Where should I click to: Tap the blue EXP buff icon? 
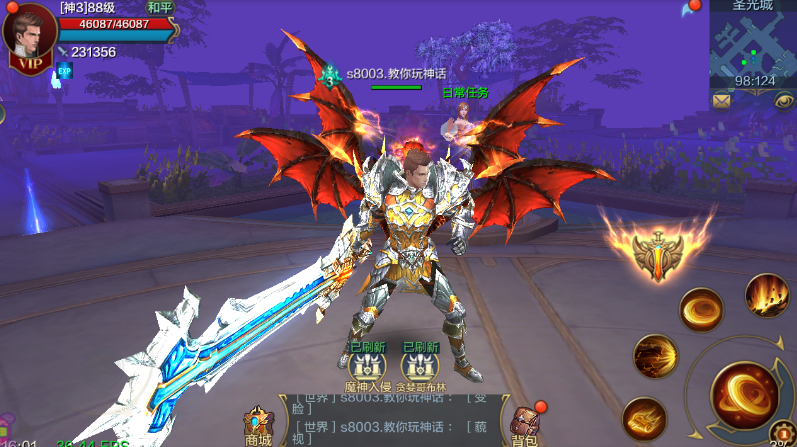pyautogui.click(x=64, y=70)
